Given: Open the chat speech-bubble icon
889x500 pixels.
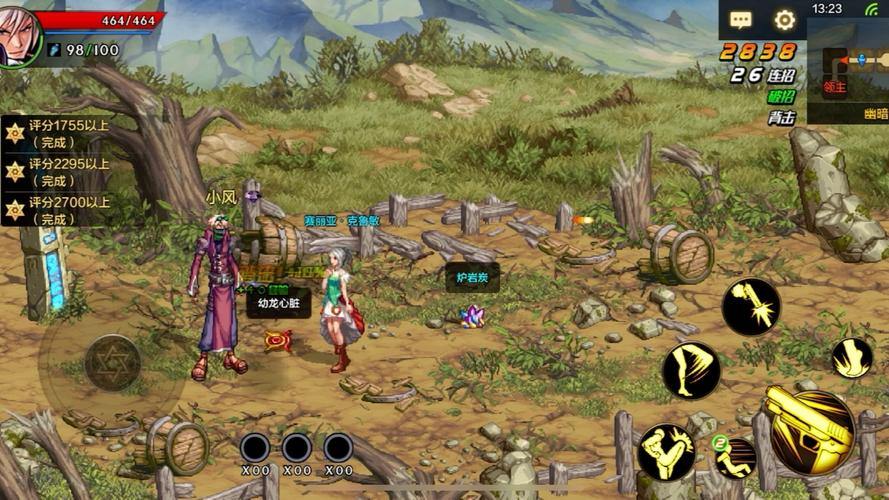Looking at the screenshot, I should coord(741,20).
